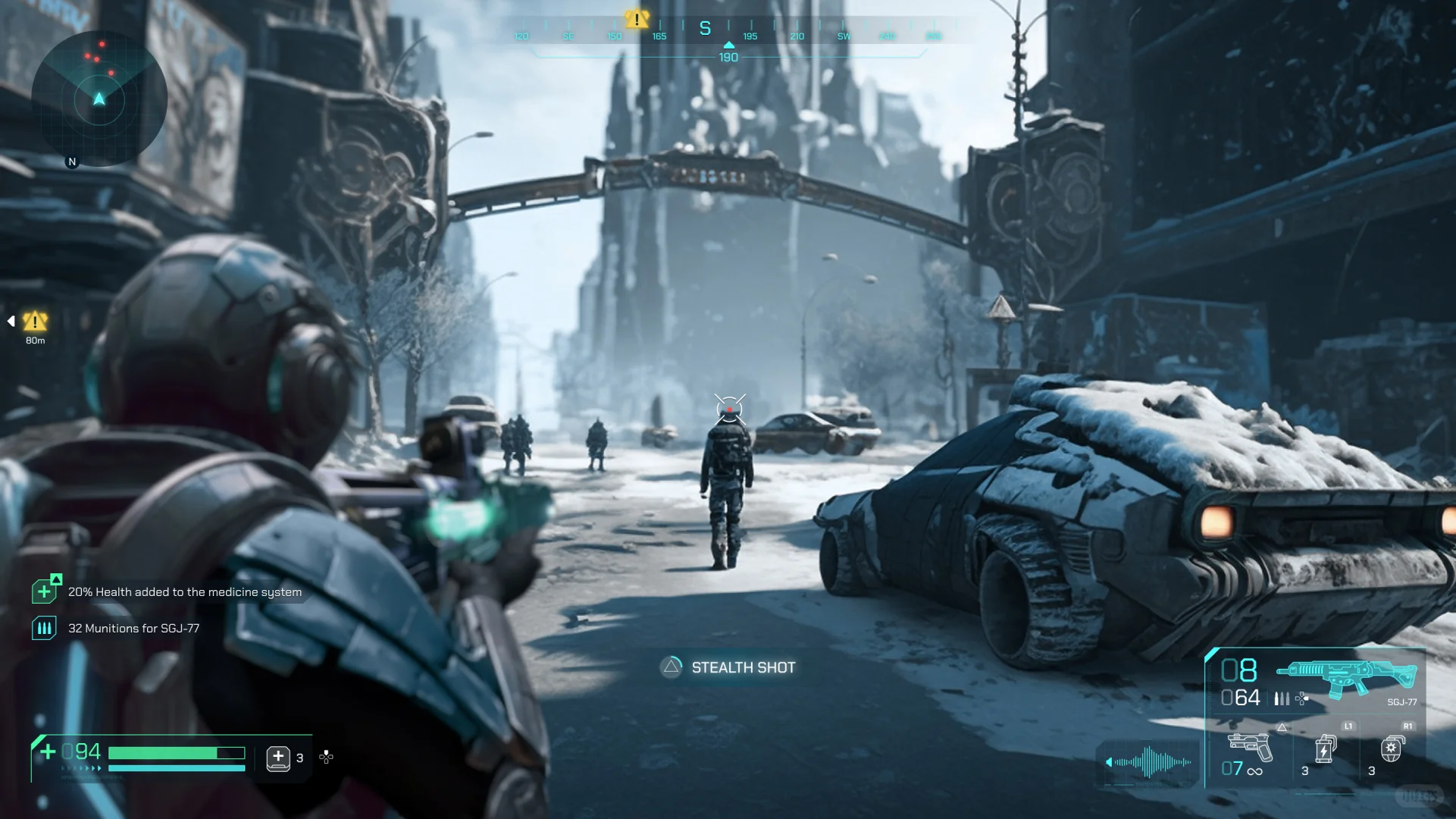This screenshot has width=1456, height=819.
Task: Select the bullet ammo type icon
Action: tap(1282, 698)
